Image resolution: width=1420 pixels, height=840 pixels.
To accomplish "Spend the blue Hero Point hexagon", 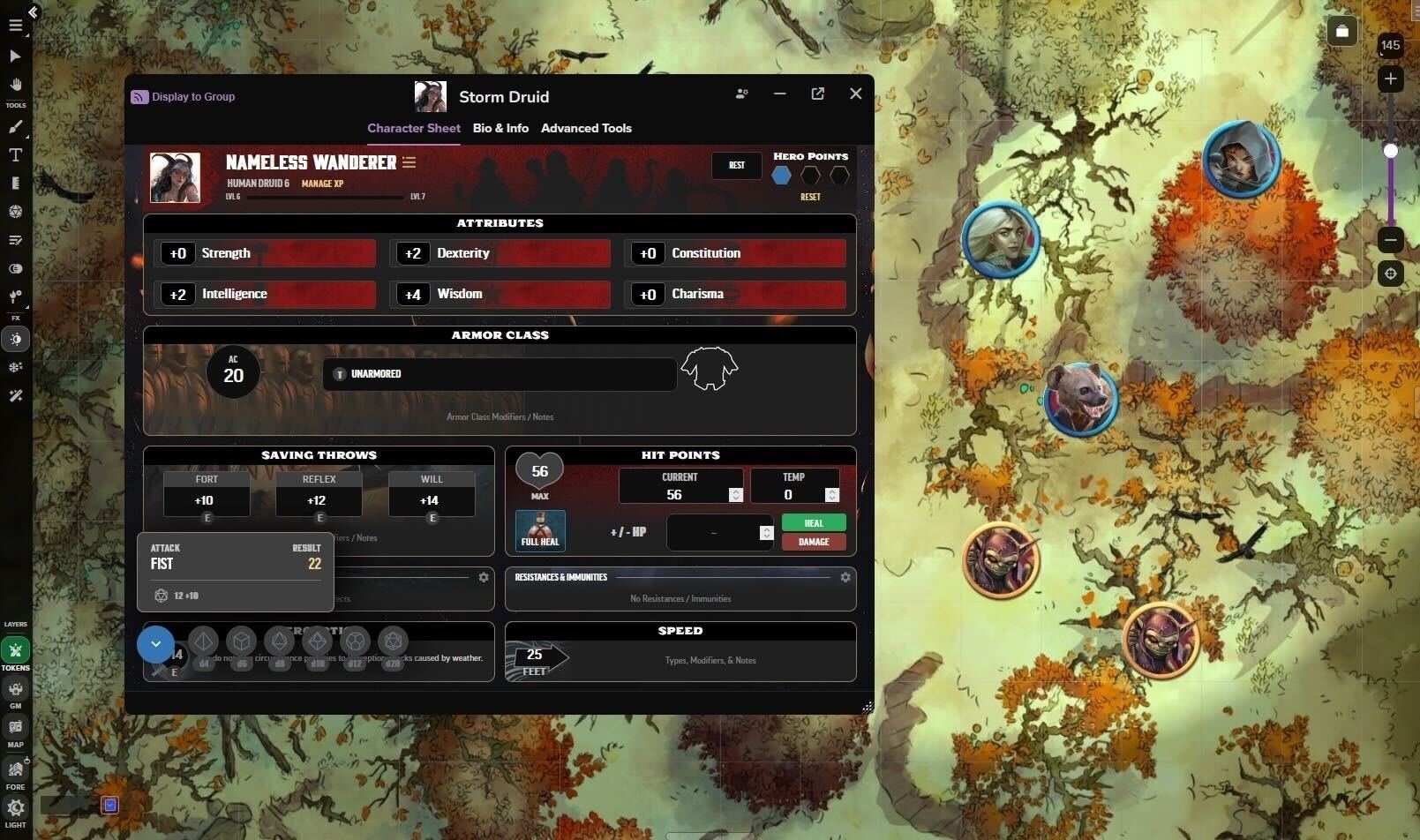I will tap(781, 176).
